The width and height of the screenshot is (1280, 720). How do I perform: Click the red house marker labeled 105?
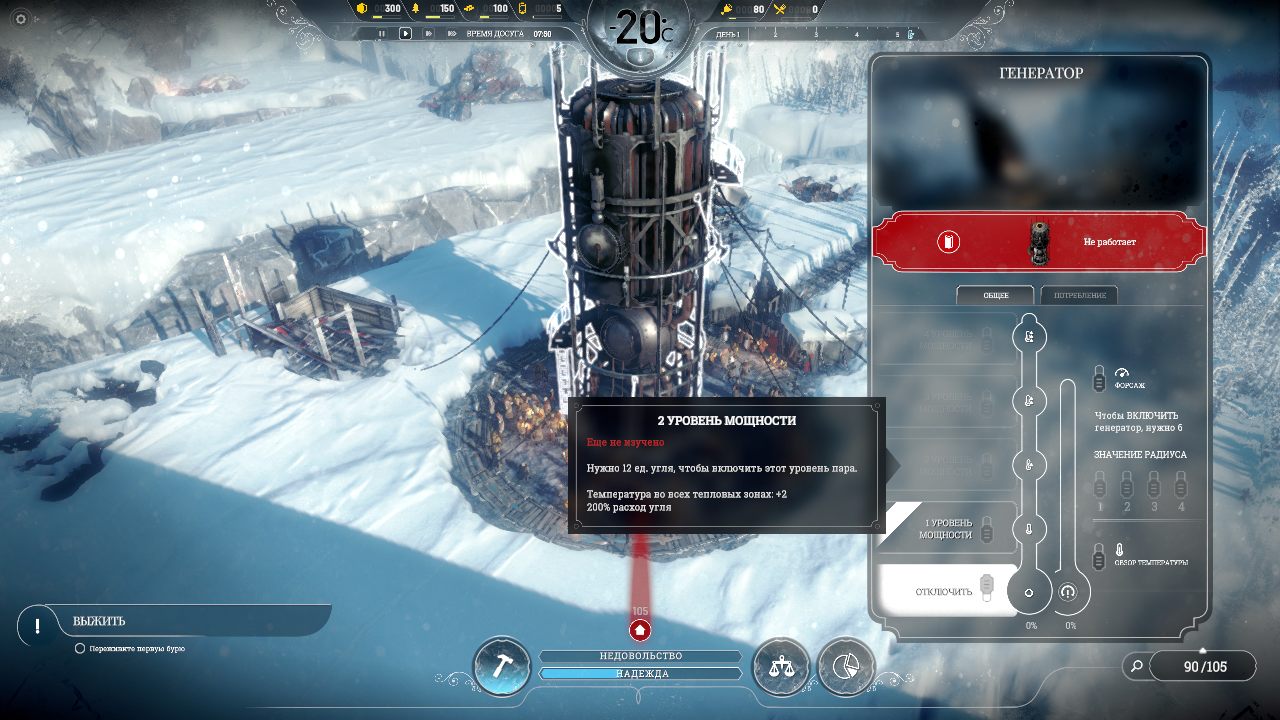tap(640, 630)
